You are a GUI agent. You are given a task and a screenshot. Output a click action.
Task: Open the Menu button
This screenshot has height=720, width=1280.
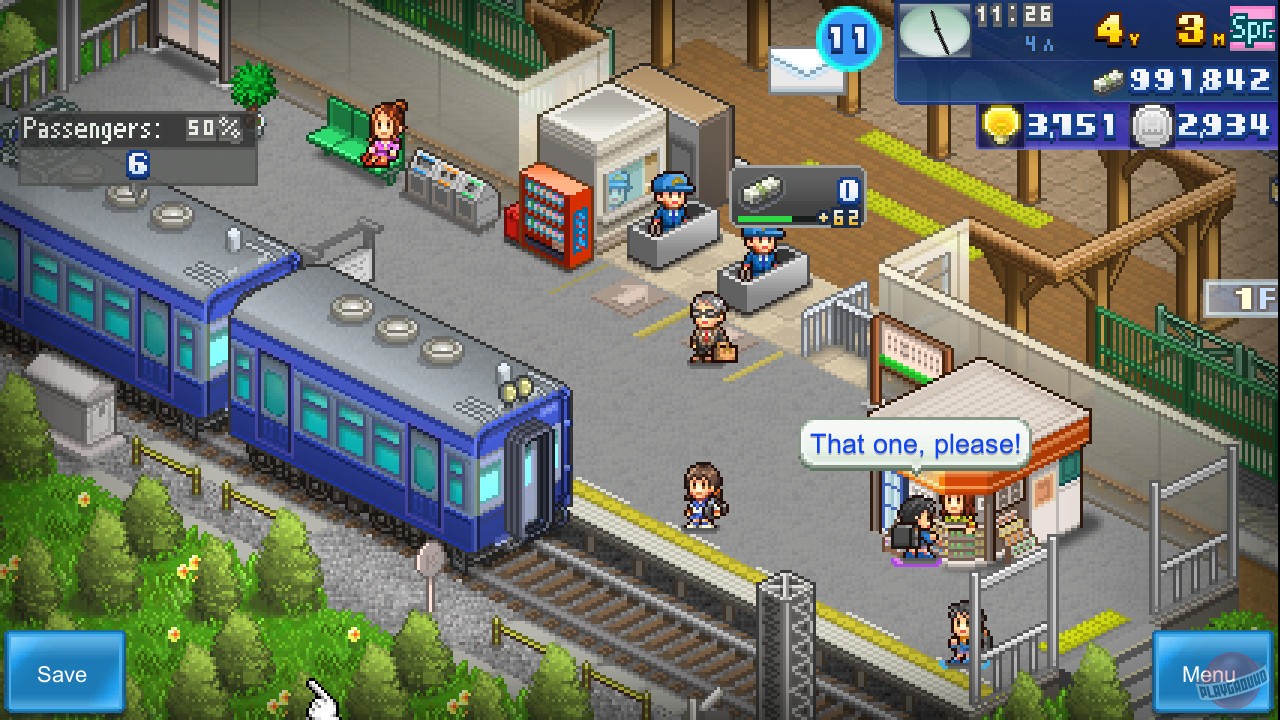1213,673
